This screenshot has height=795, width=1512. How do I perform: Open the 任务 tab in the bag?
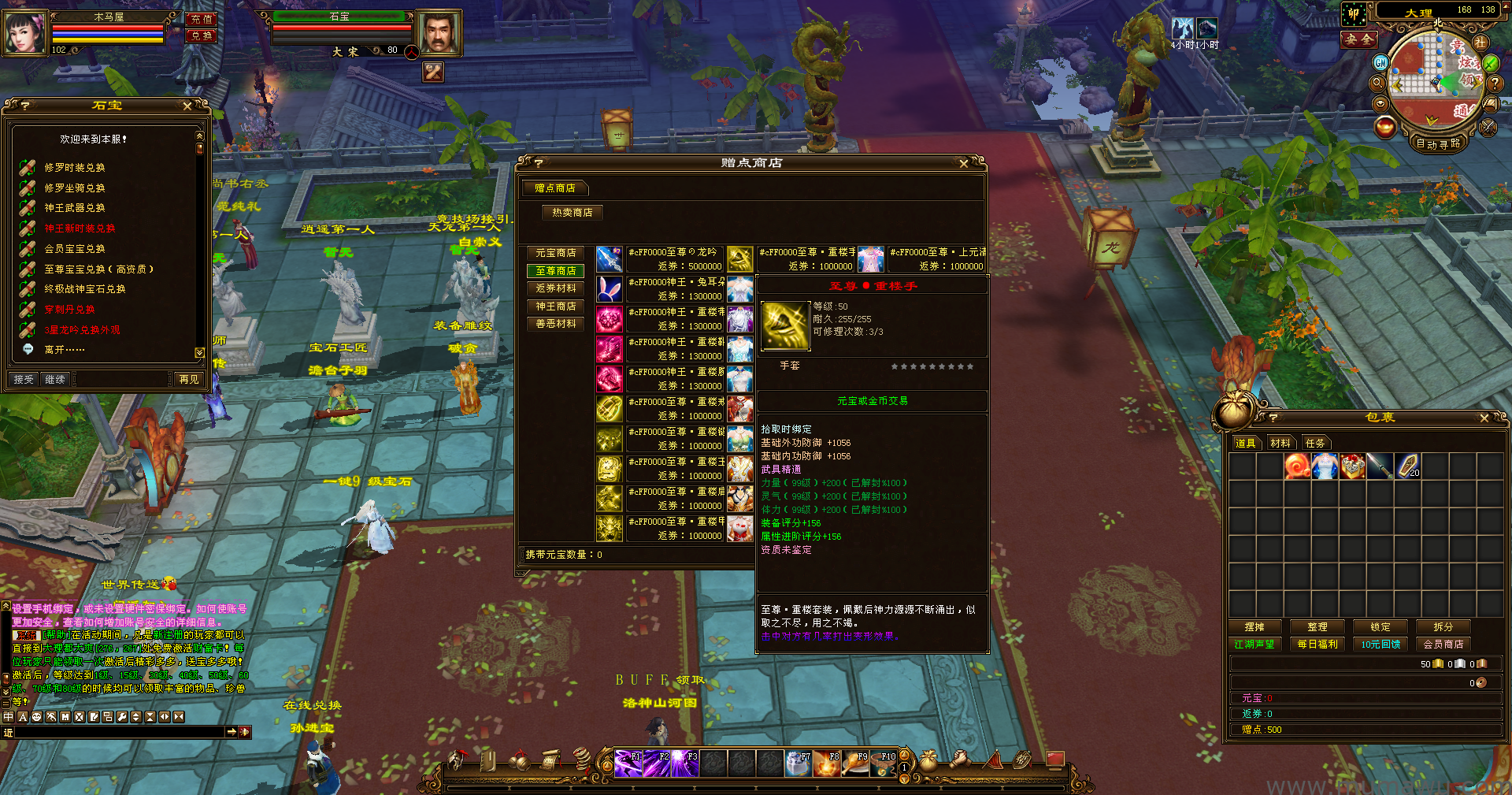click(x=1315, y=444)
